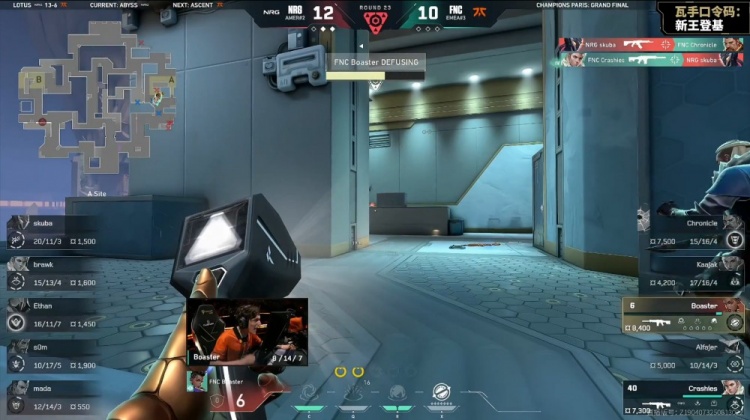Click the Chinese text promo banner overlay

point(701,17)
